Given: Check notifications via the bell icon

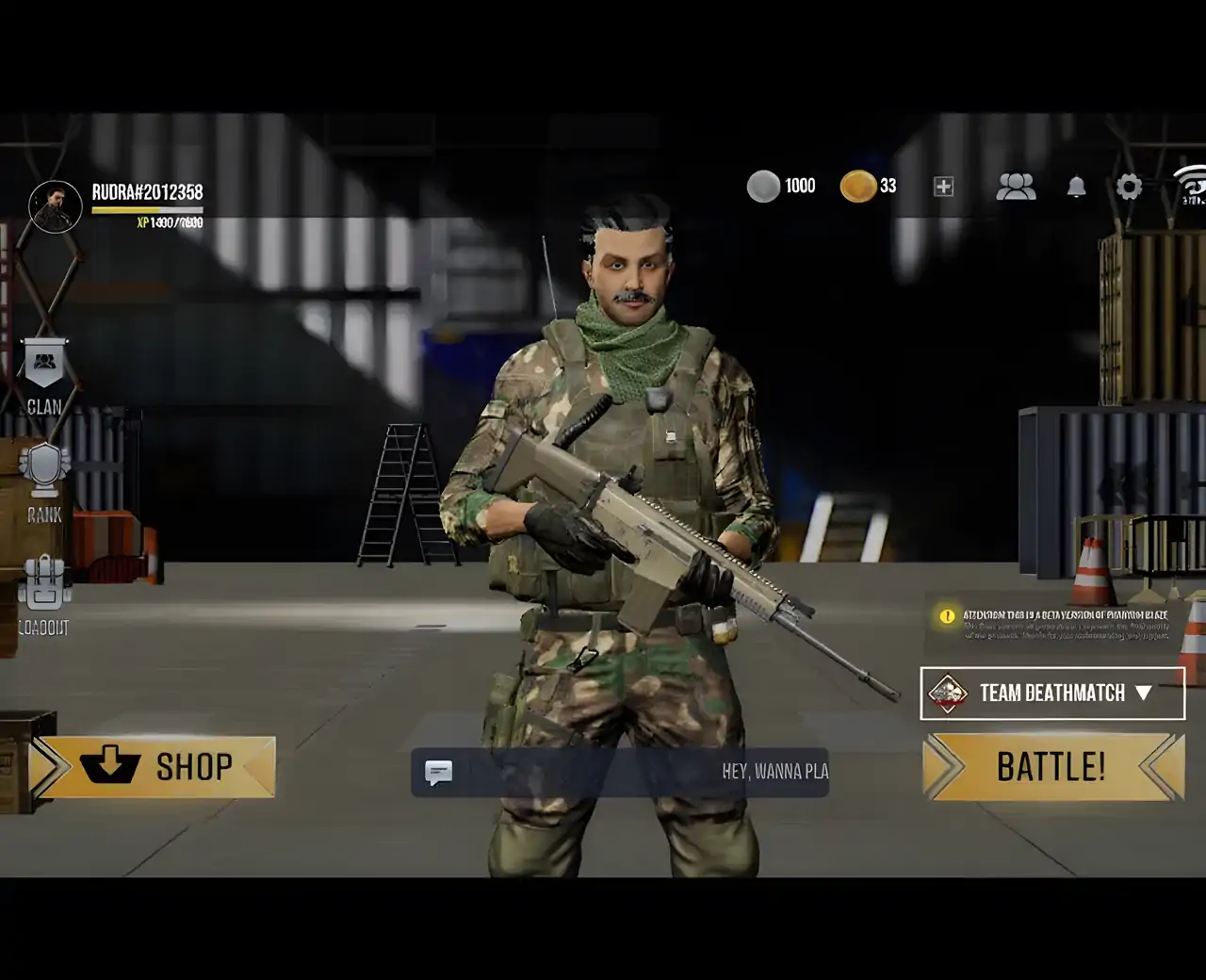Looking at the screenshot, I should coord(1076,187).
